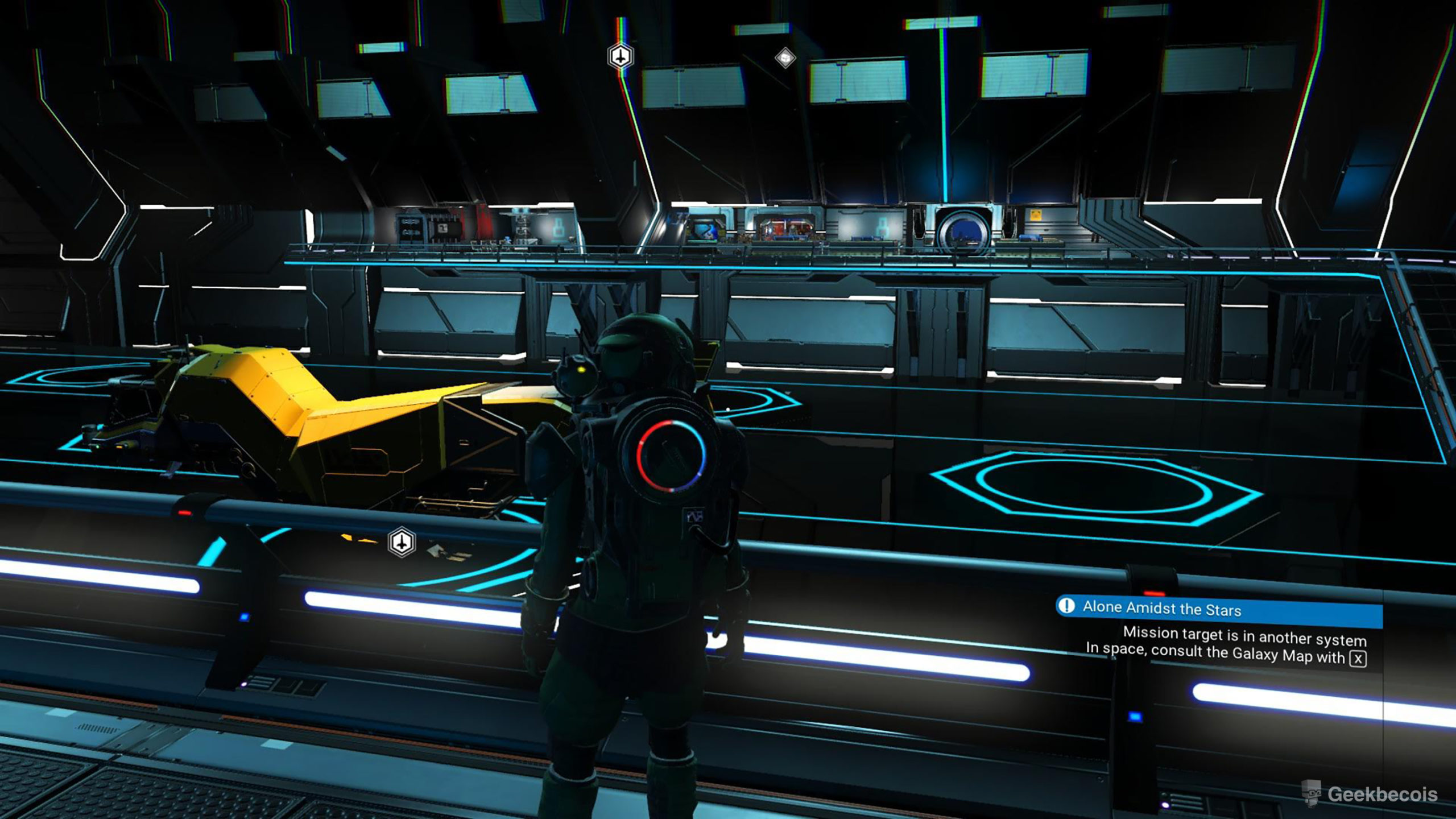Screen dimensions: 1456x819
Task: Select the cube-shaped diamond waypoint marker
Action: (x=785, y=57)
